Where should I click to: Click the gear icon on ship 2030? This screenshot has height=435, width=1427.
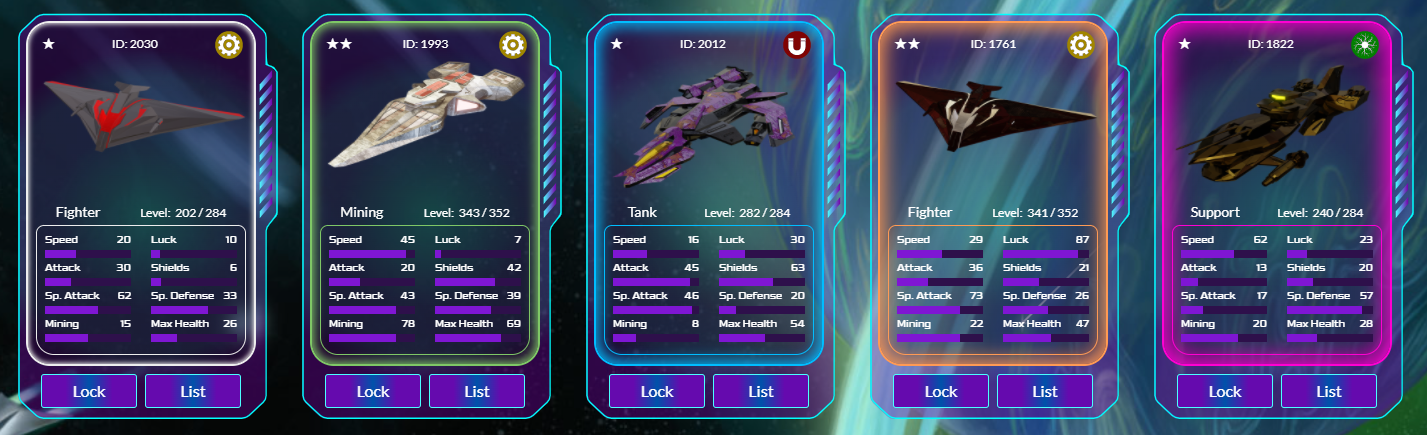(x=229, y=45)
